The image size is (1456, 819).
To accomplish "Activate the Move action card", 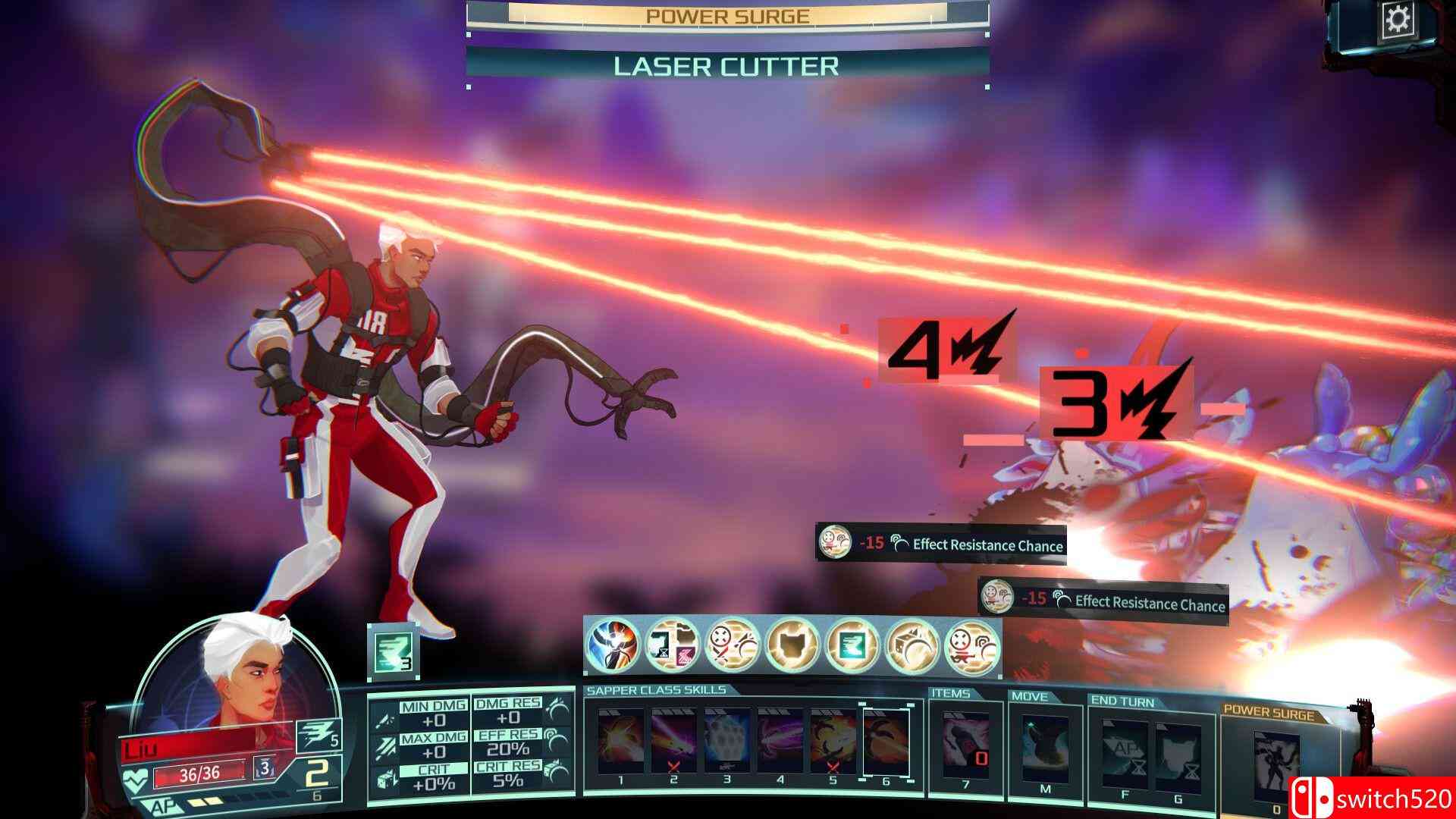I will [1045, 747].
